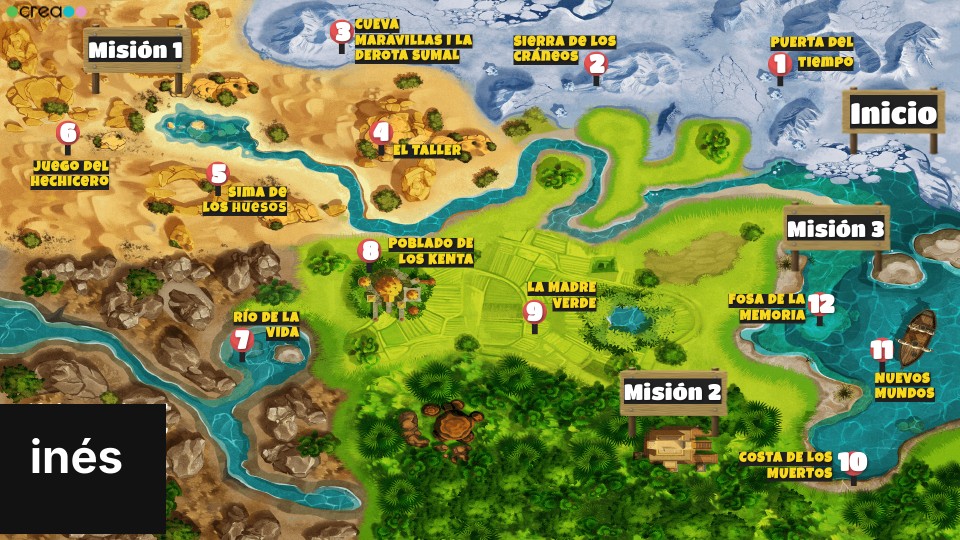The height and width of the screenshot is (540, 960).
Task: Select marker 6 Juego del Hechicero
Action: [67, 133]
